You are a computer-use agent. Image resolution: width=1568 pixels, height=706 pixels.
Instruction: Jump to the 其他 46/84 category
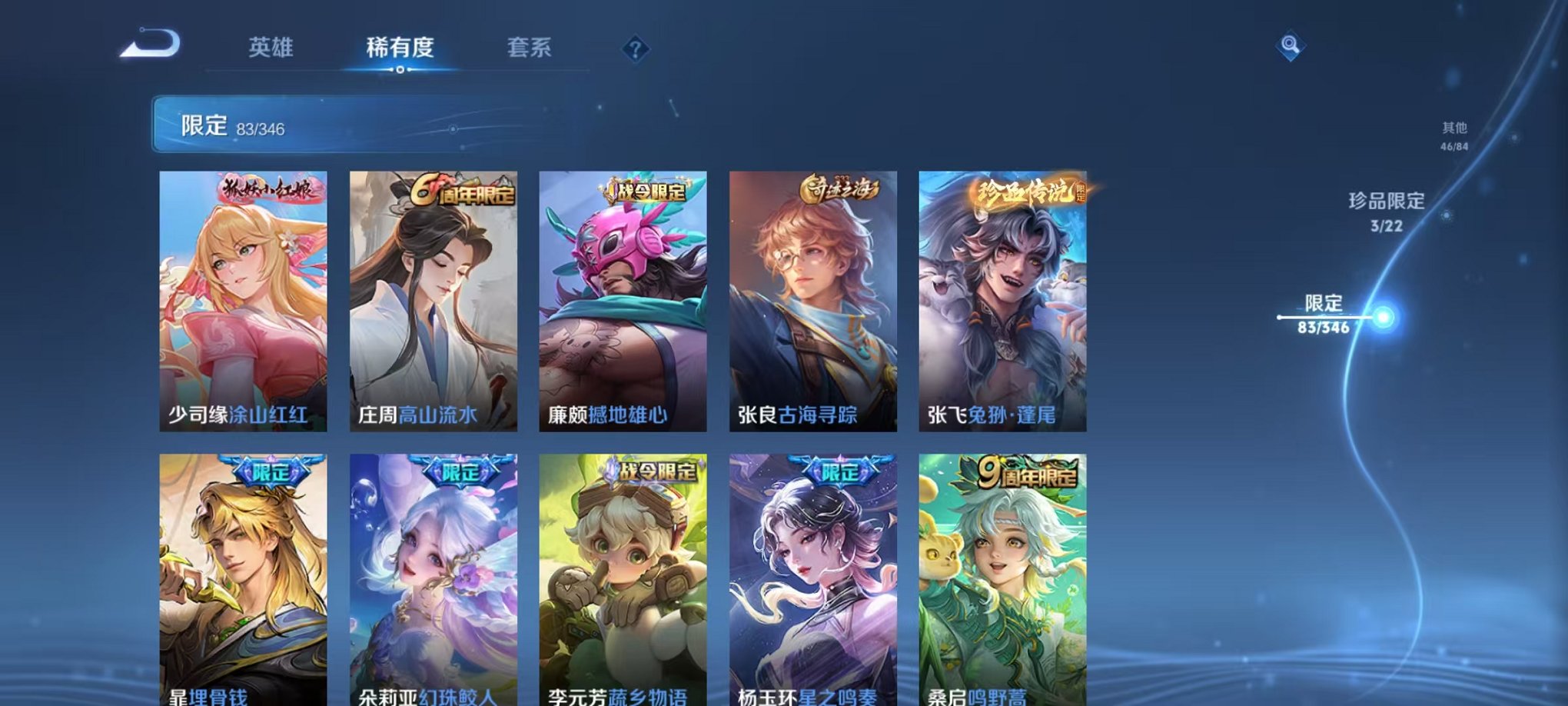coord(1453,135)
